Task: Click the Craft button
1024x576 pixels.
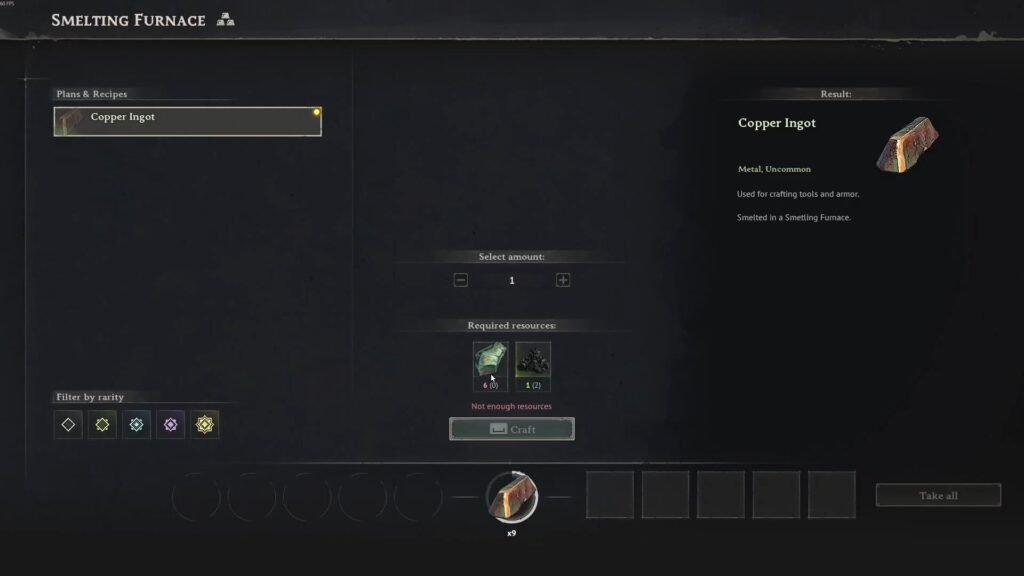Action: point(512,429)
